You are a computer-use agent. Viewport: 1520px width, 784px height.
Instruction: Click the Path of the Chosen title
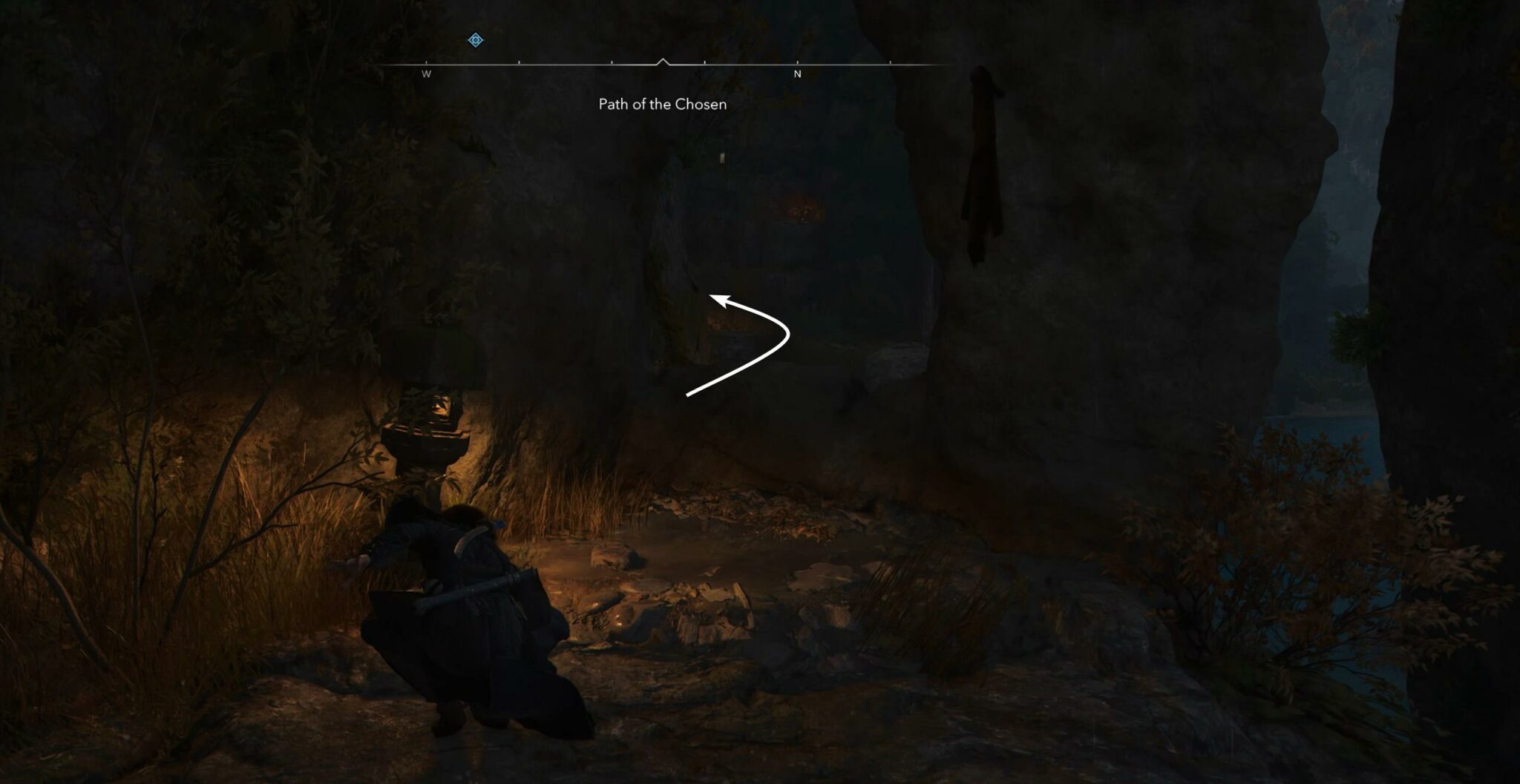click(663, 105)
